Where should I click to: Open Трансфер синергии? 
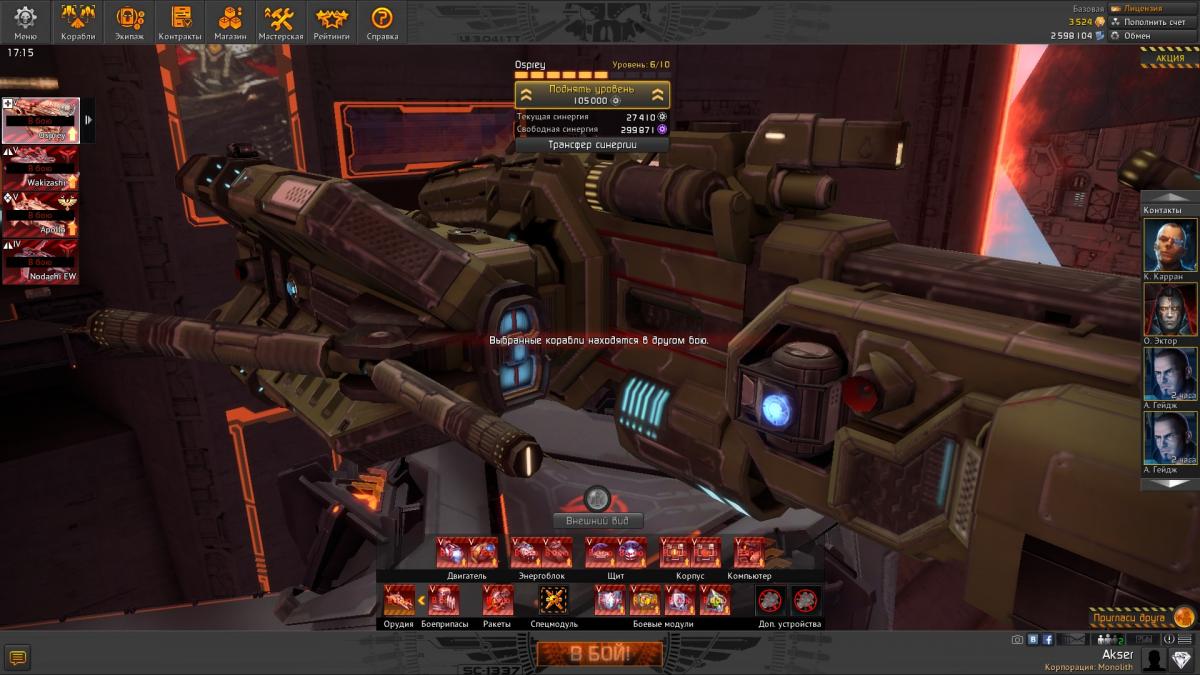pyautogui.click(x=592, y=144)
